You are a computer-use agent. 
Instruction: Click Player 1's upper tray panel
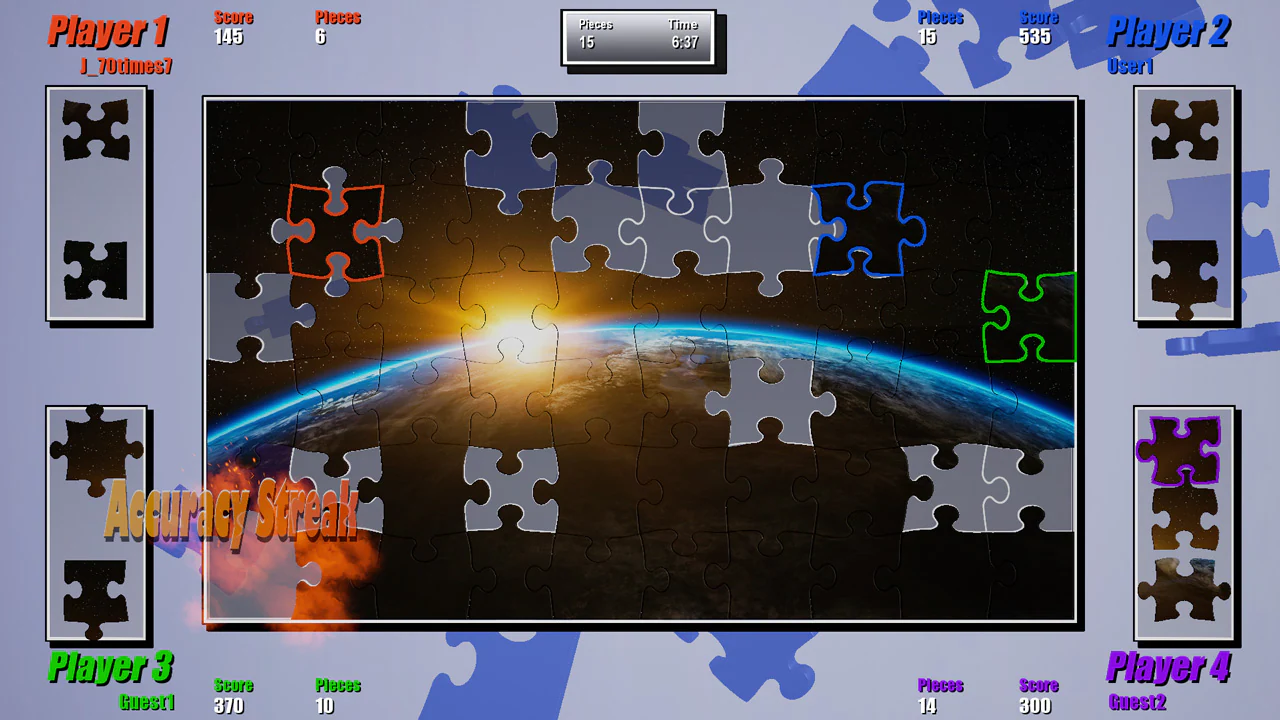[97, 203]
